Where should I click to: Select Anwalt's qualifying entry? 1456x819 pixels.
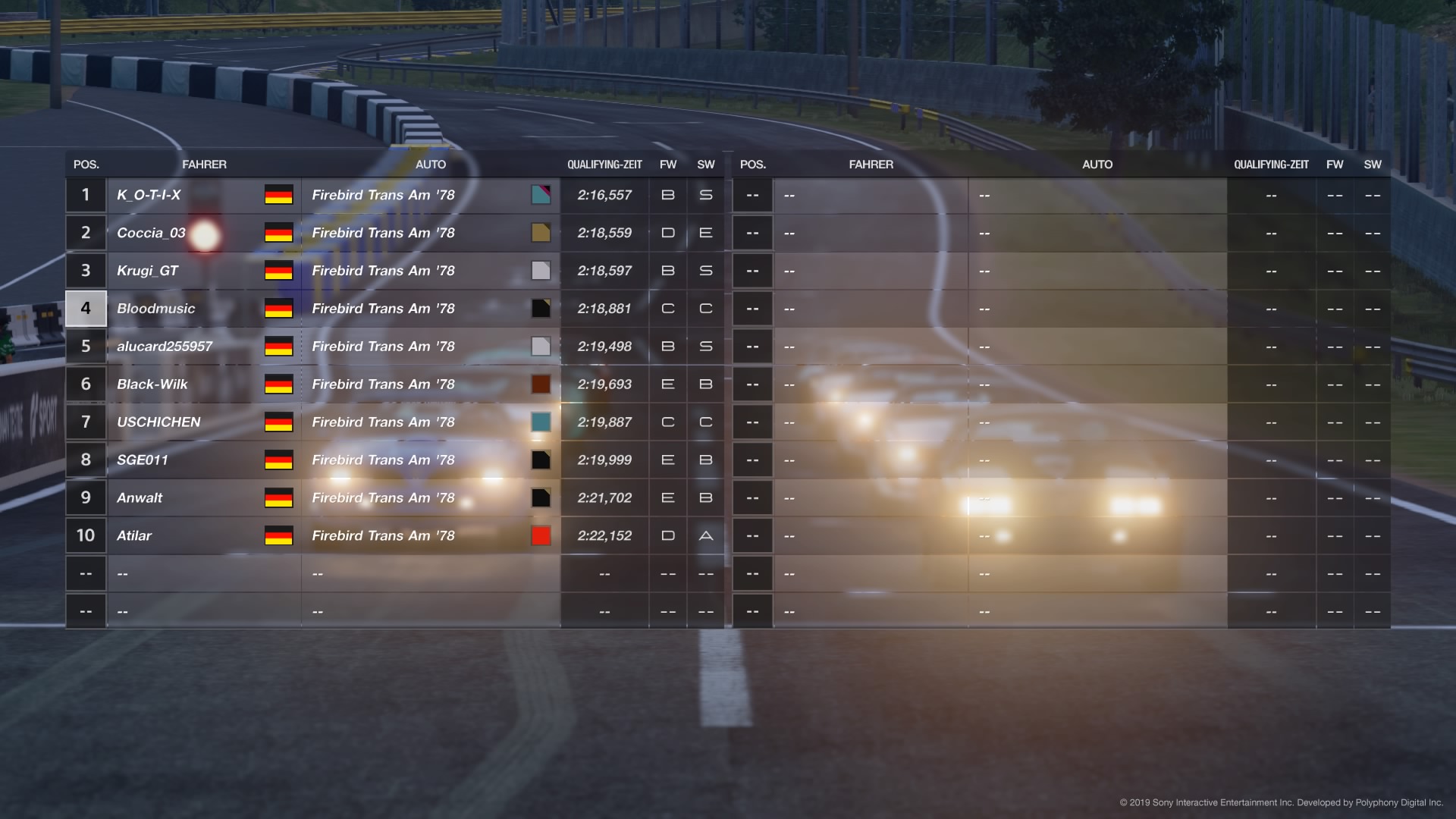pyautogui.click(x=140, y=498)
